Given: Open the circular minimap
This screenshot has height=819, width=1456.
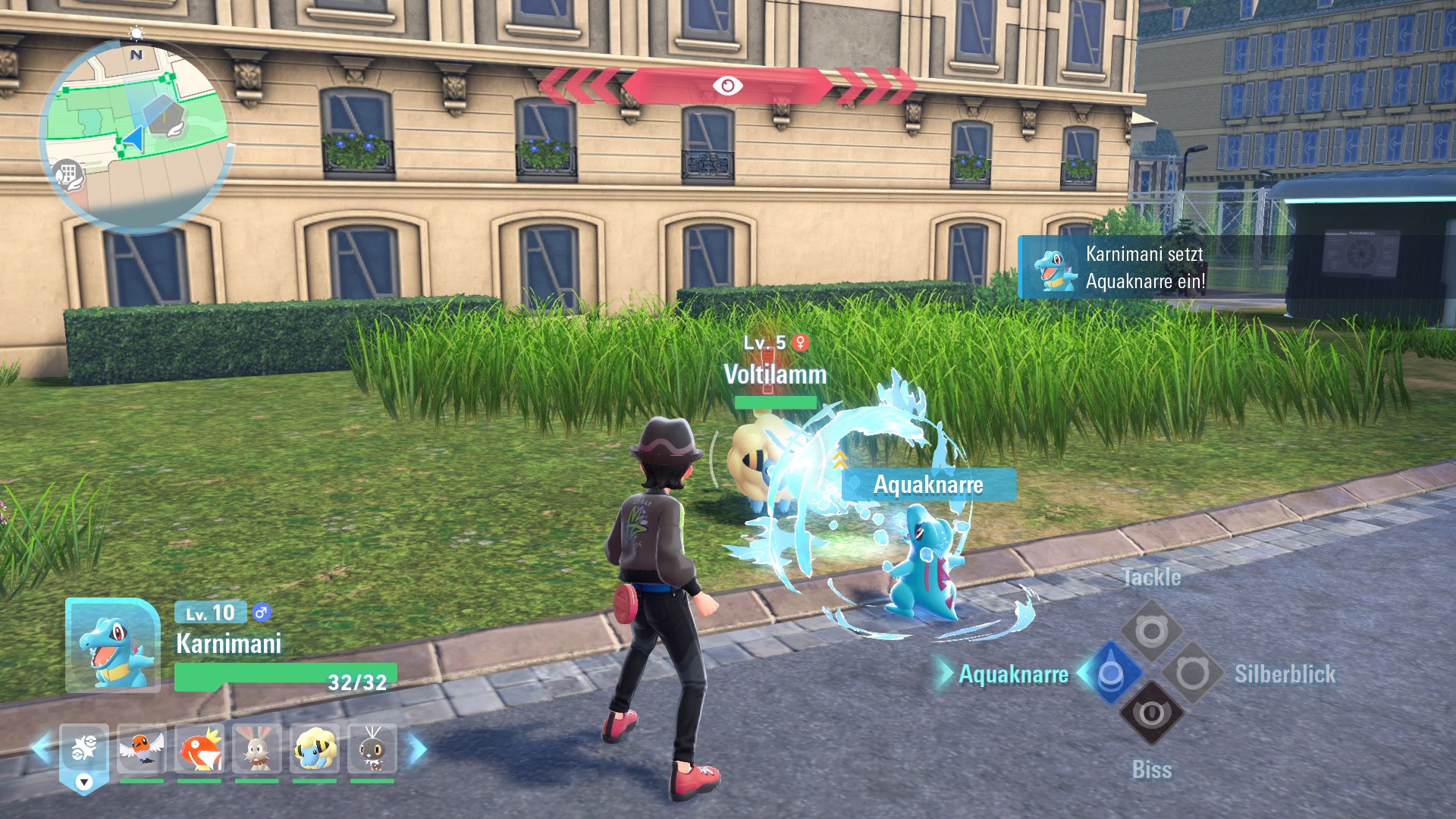Looking at the screenshot, I should pyautogui.click(x=136, y=136).
